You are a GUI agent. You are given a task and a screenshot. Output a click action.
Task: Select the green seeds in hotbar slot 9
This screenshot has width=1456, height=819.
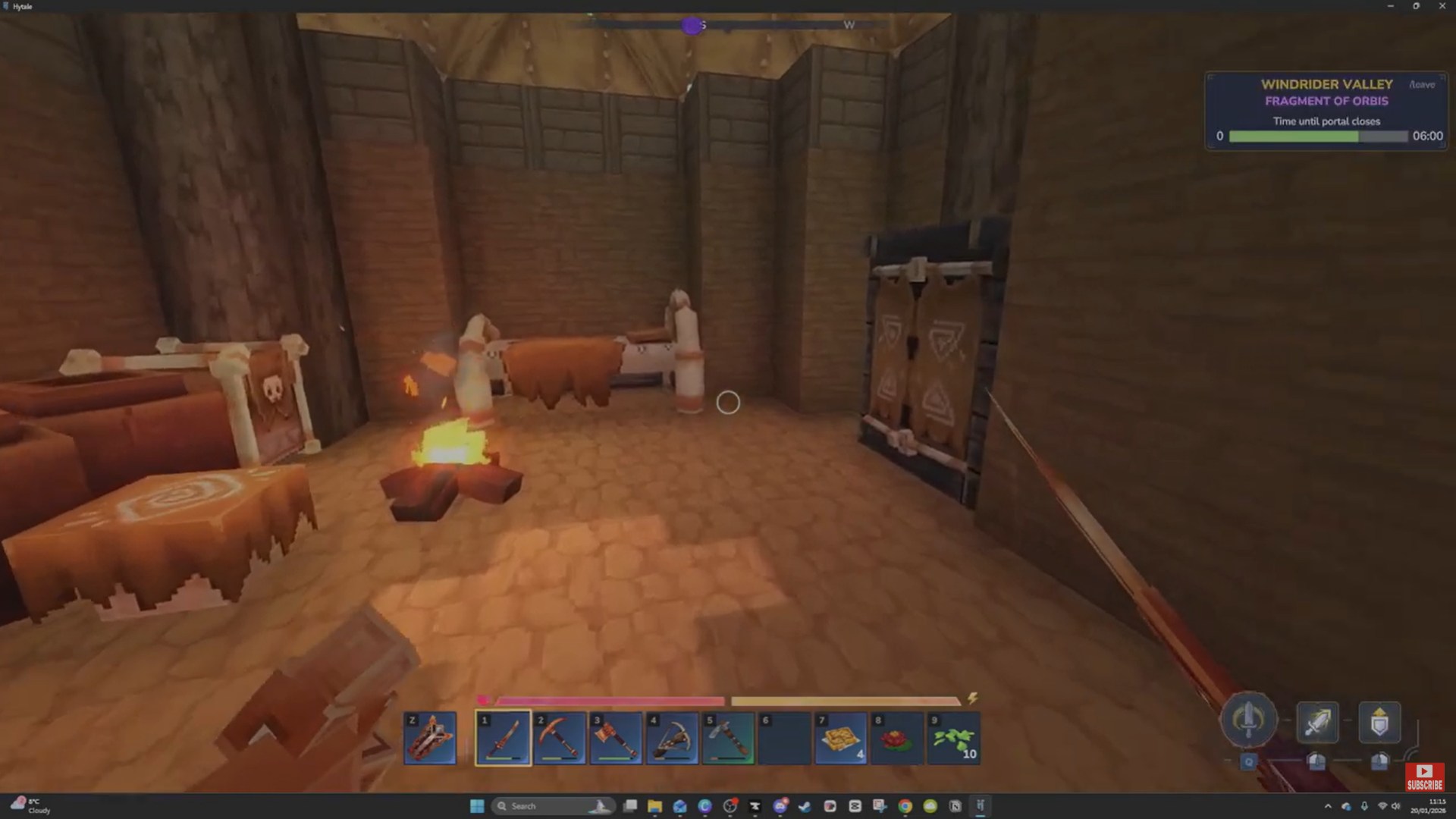pyautogui.click(x=952, y=737)
